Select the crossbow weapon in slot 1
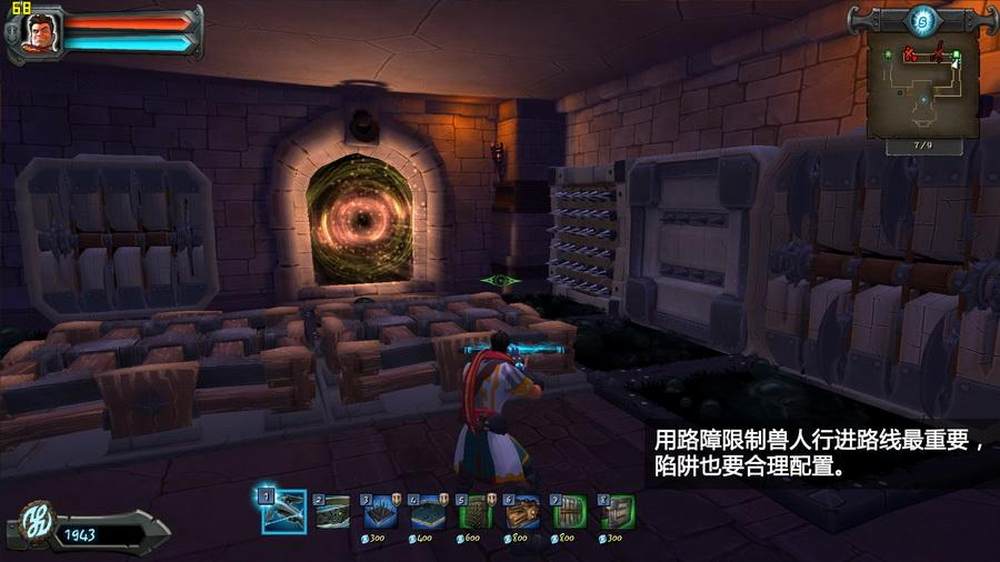This screenshot has width=1000, height=562. (284, 512)
